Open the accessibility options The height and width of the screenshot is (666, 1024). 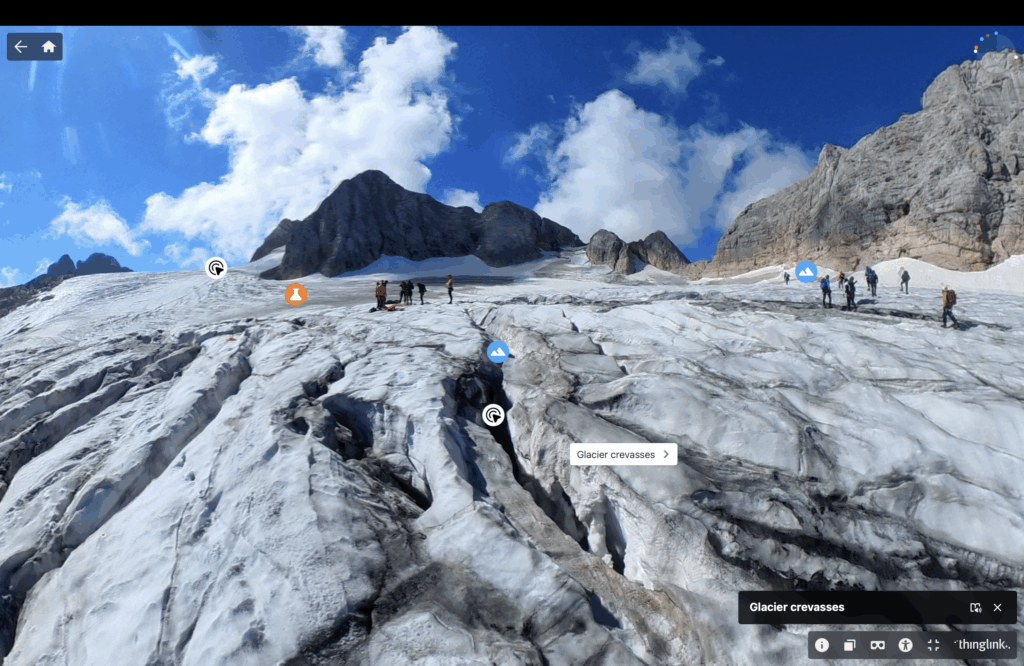906,645
